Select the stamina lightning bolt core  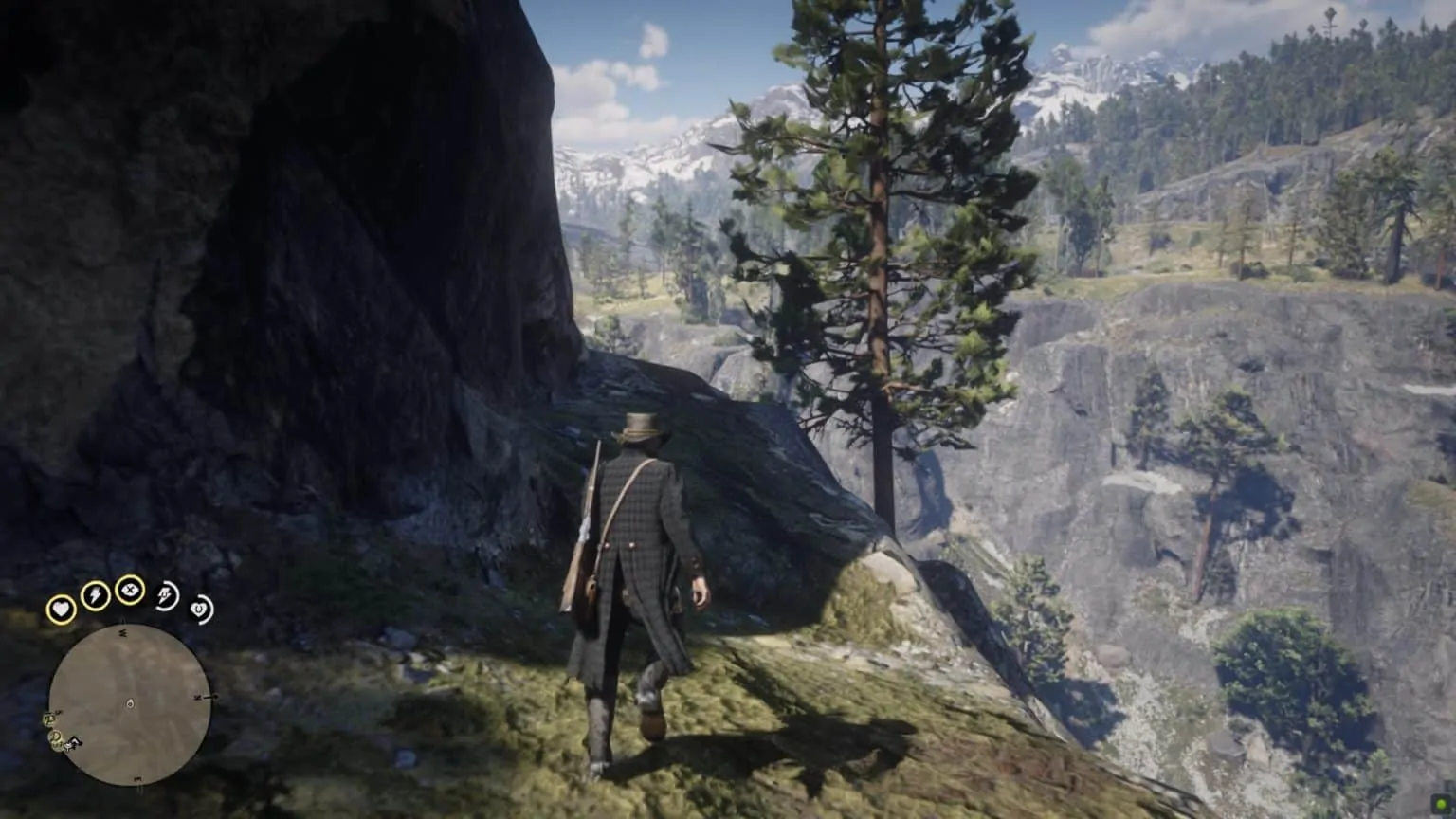coord(95,595)
